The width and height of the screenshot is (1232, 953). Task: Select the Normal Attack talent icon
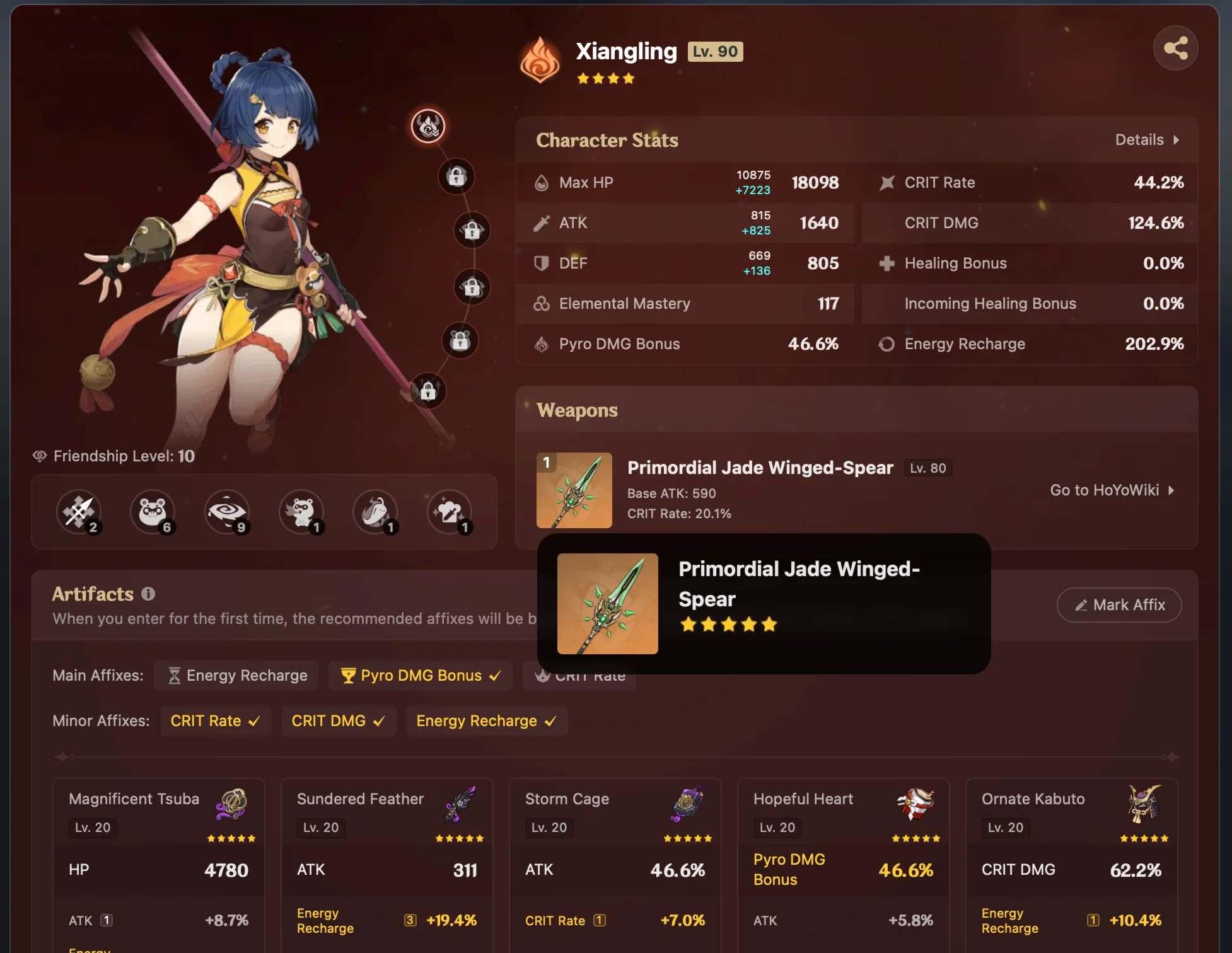(79, 512)
